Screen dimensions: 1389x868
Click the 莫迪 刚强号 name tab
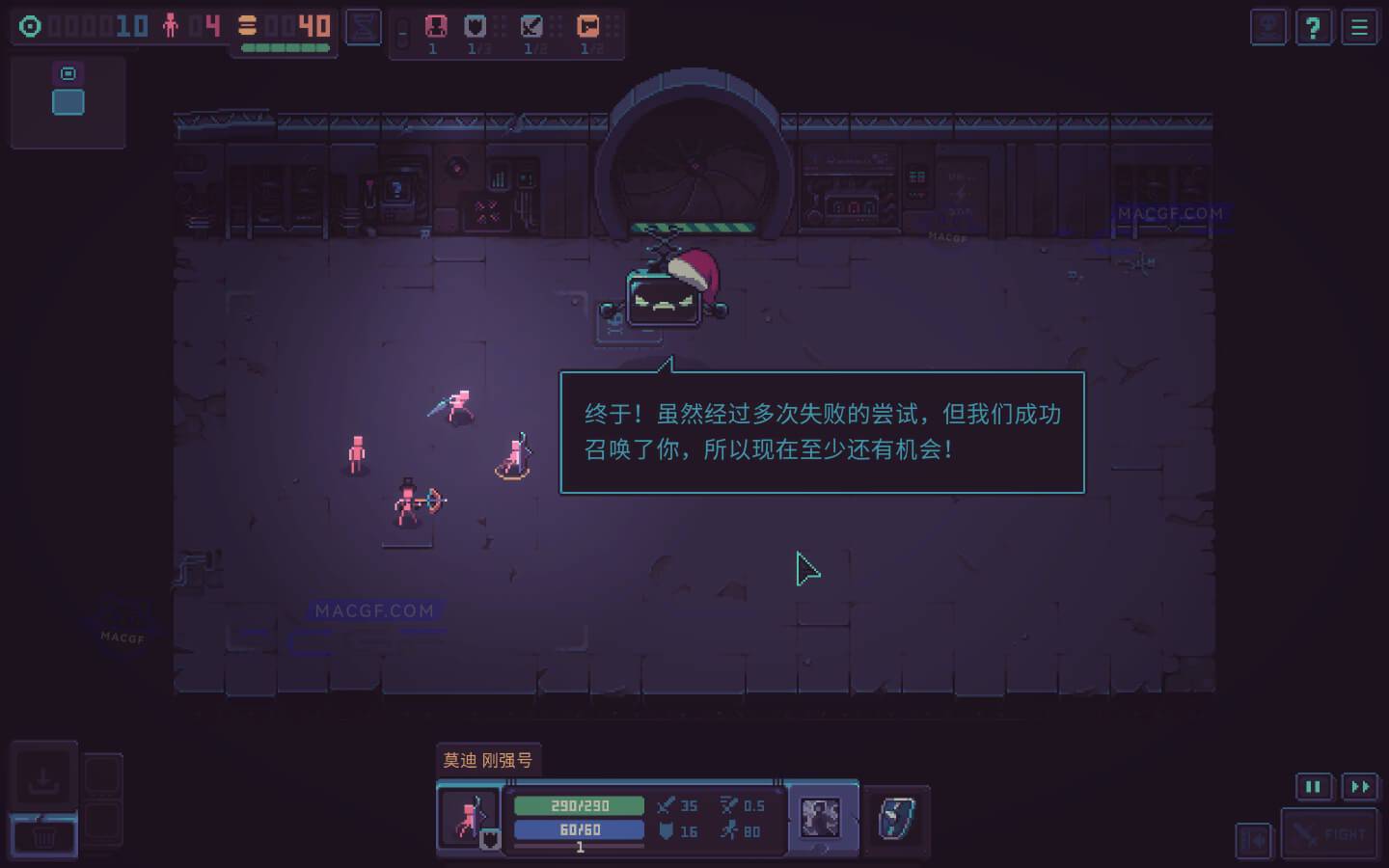(488, 759)
